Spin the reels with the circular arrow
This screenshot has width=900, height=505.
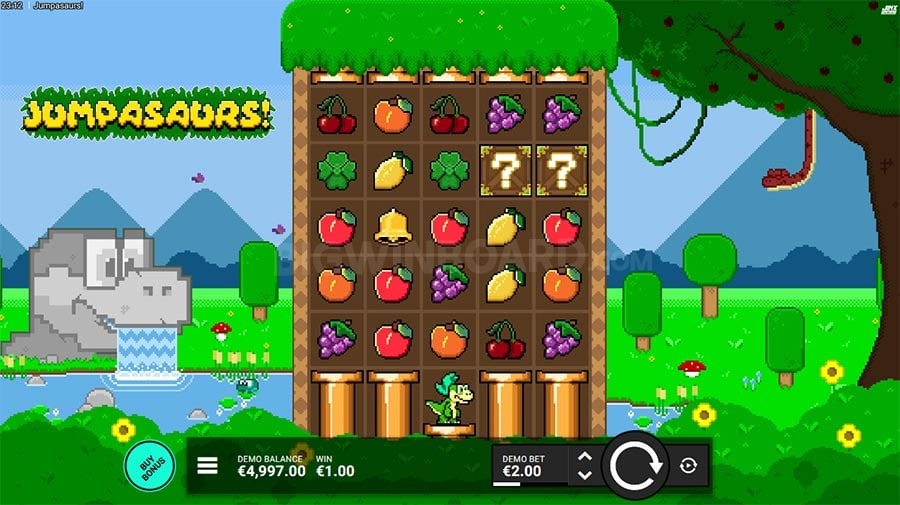coord(634,465)
